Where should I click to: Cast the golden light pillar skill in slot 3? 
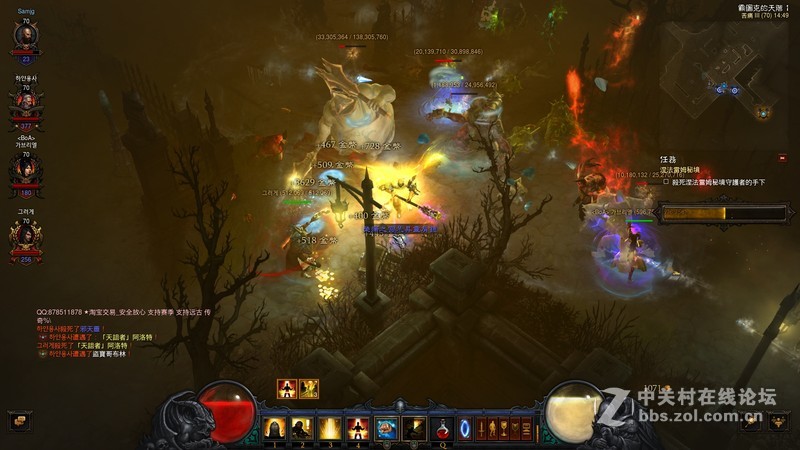(329, 429)
